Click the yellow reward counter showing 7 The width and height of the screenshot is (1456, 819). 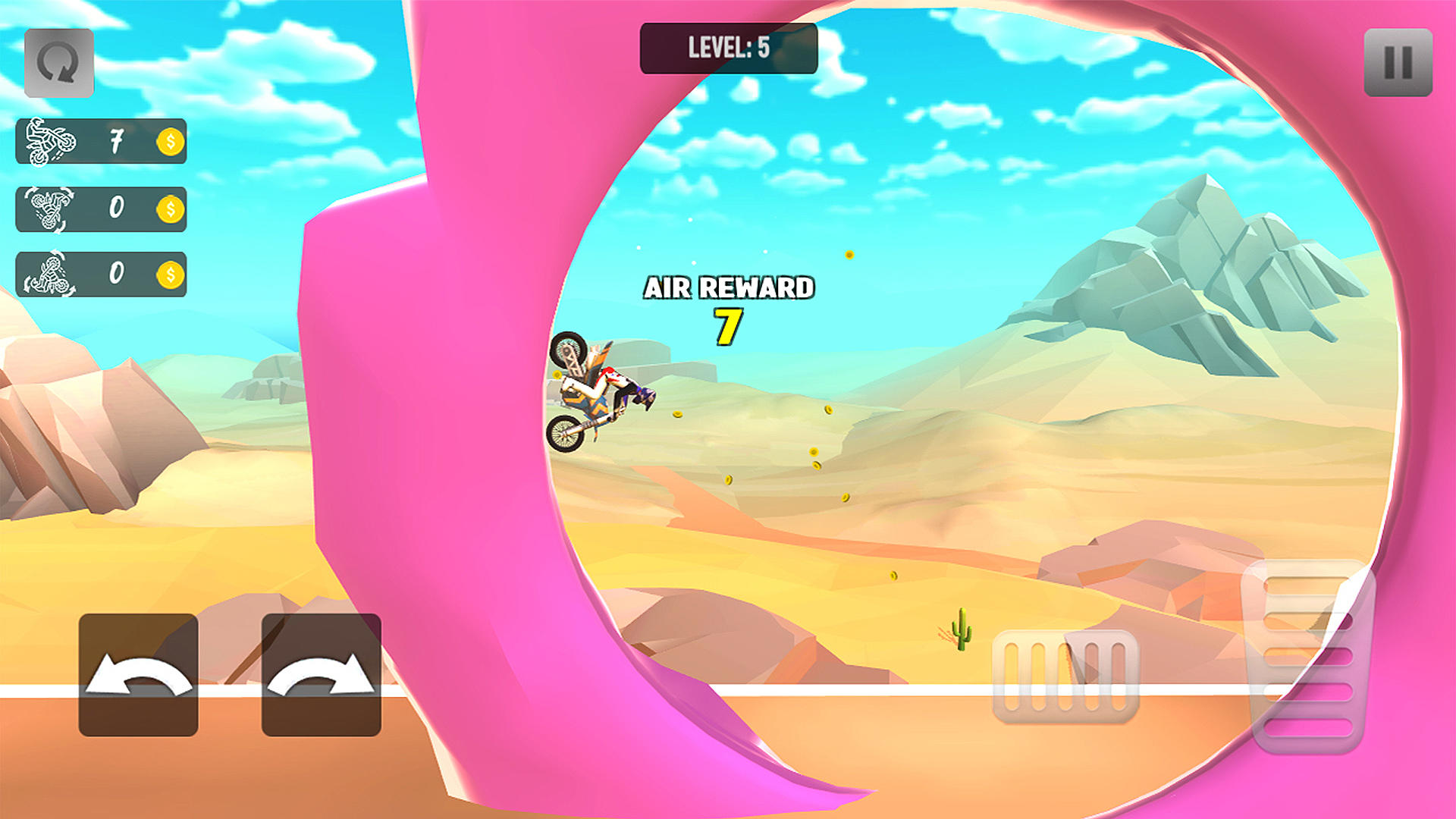click(726, 325)
